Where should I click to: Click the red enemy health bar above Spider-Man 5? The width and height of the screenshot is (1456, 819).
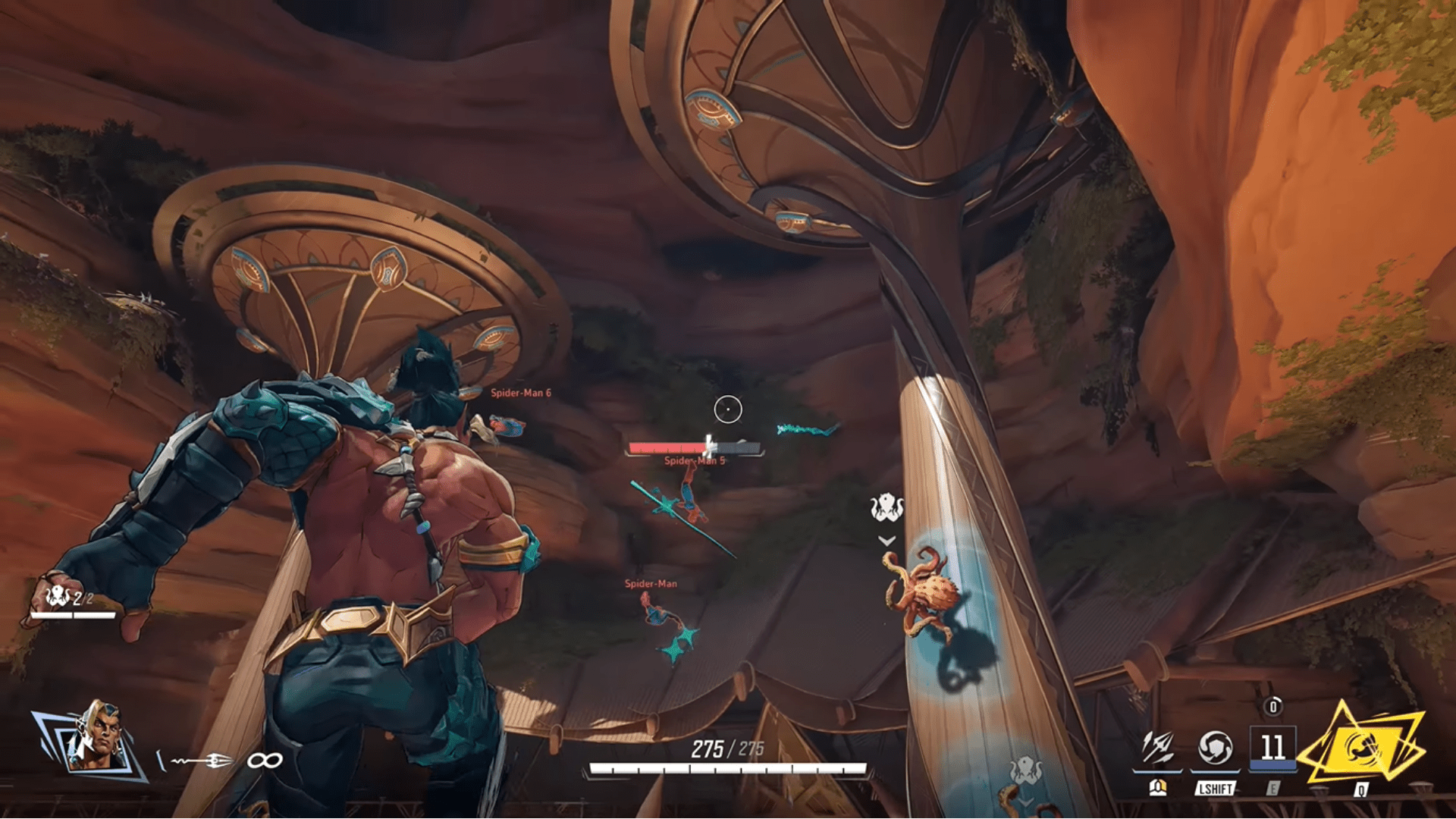[x=667, y=446]
